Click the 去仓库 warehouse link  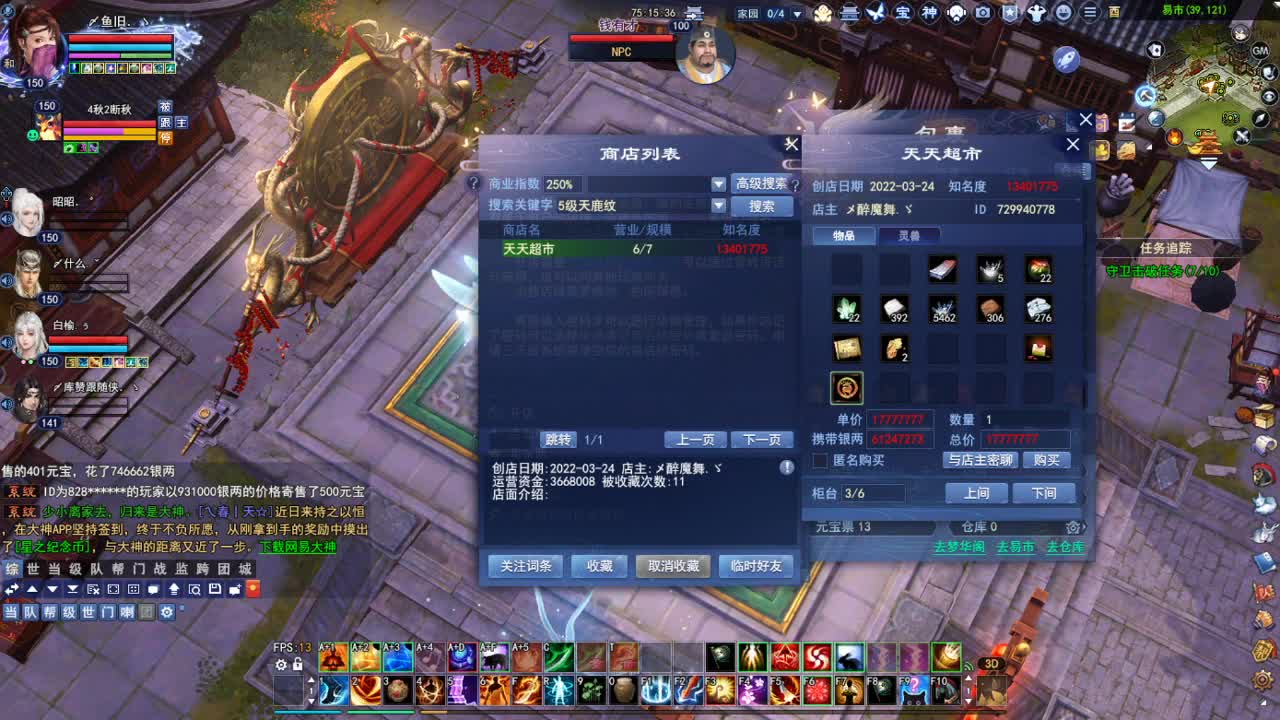(1066, 548)
